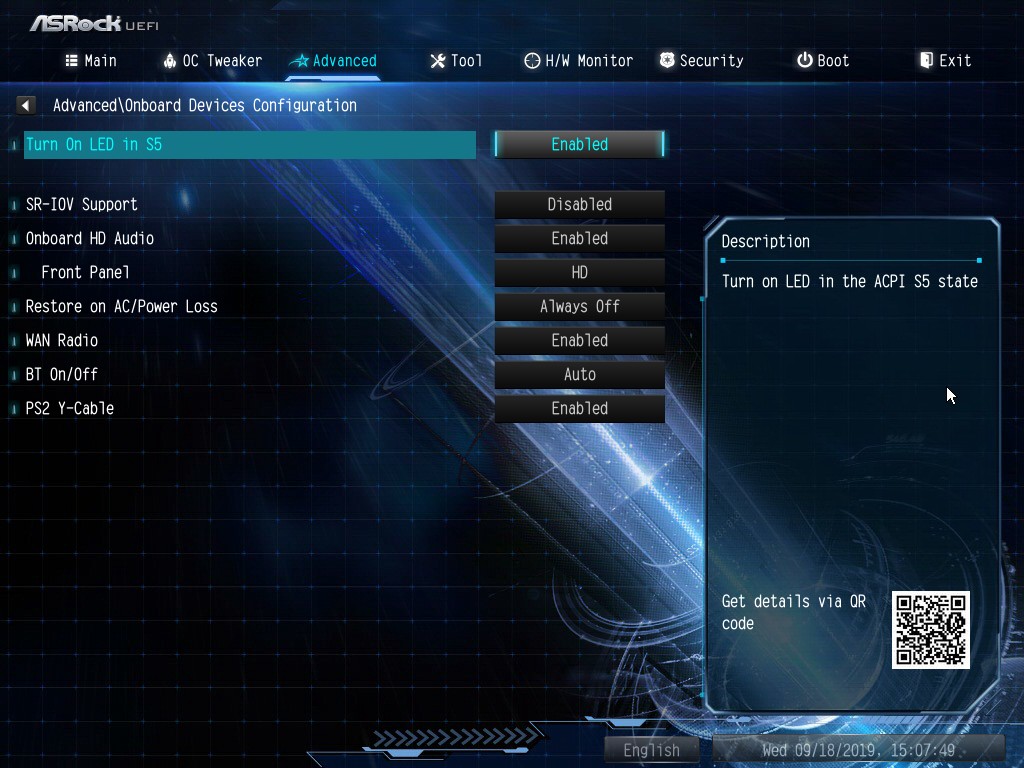The width and height of the screenshot is (1024, 768).
Task: Click the English language button
Action: click(651, 750)
